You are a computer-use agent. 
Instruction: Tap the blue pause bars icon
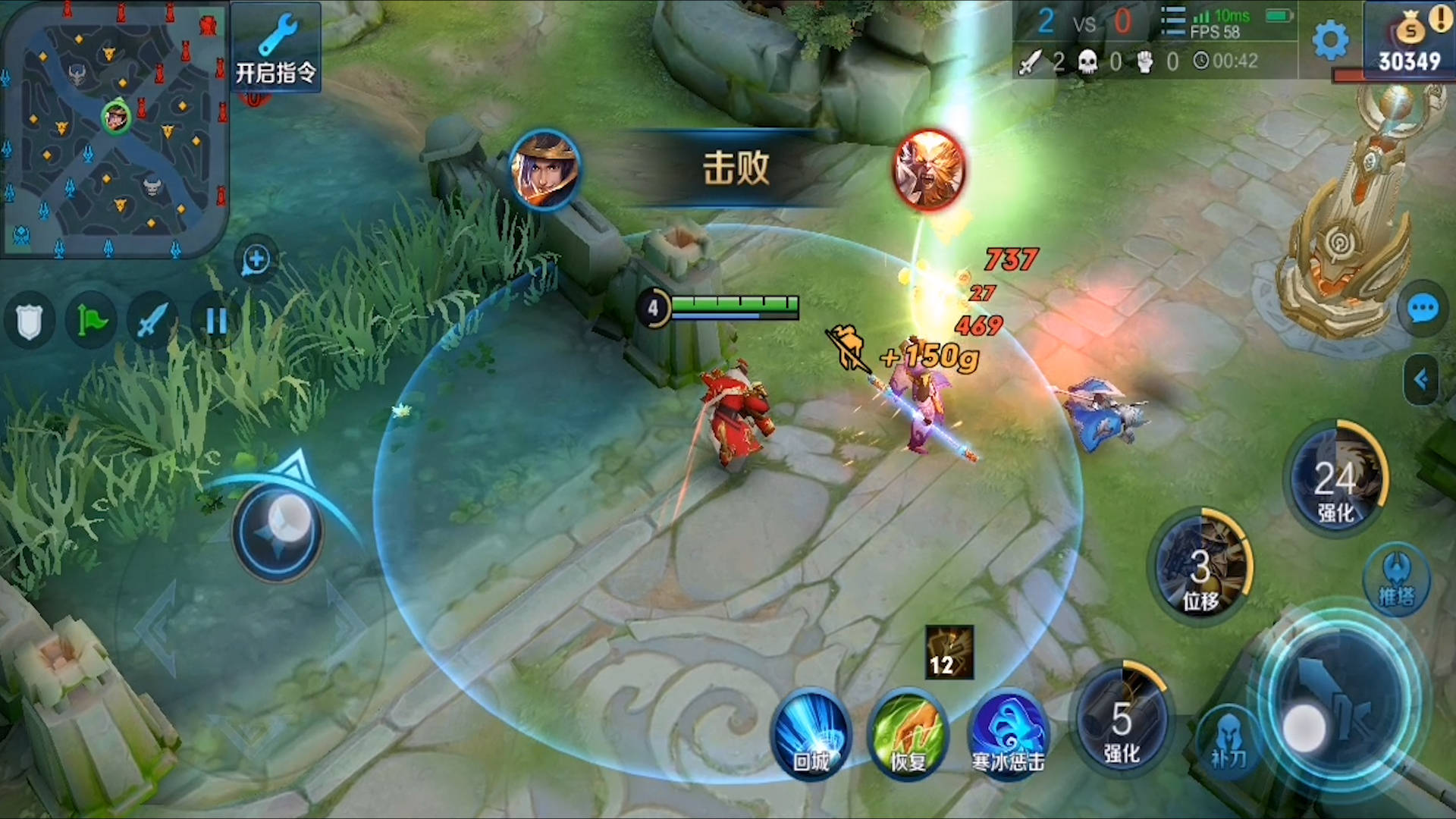pyautogui.click(x=216, y=322)
